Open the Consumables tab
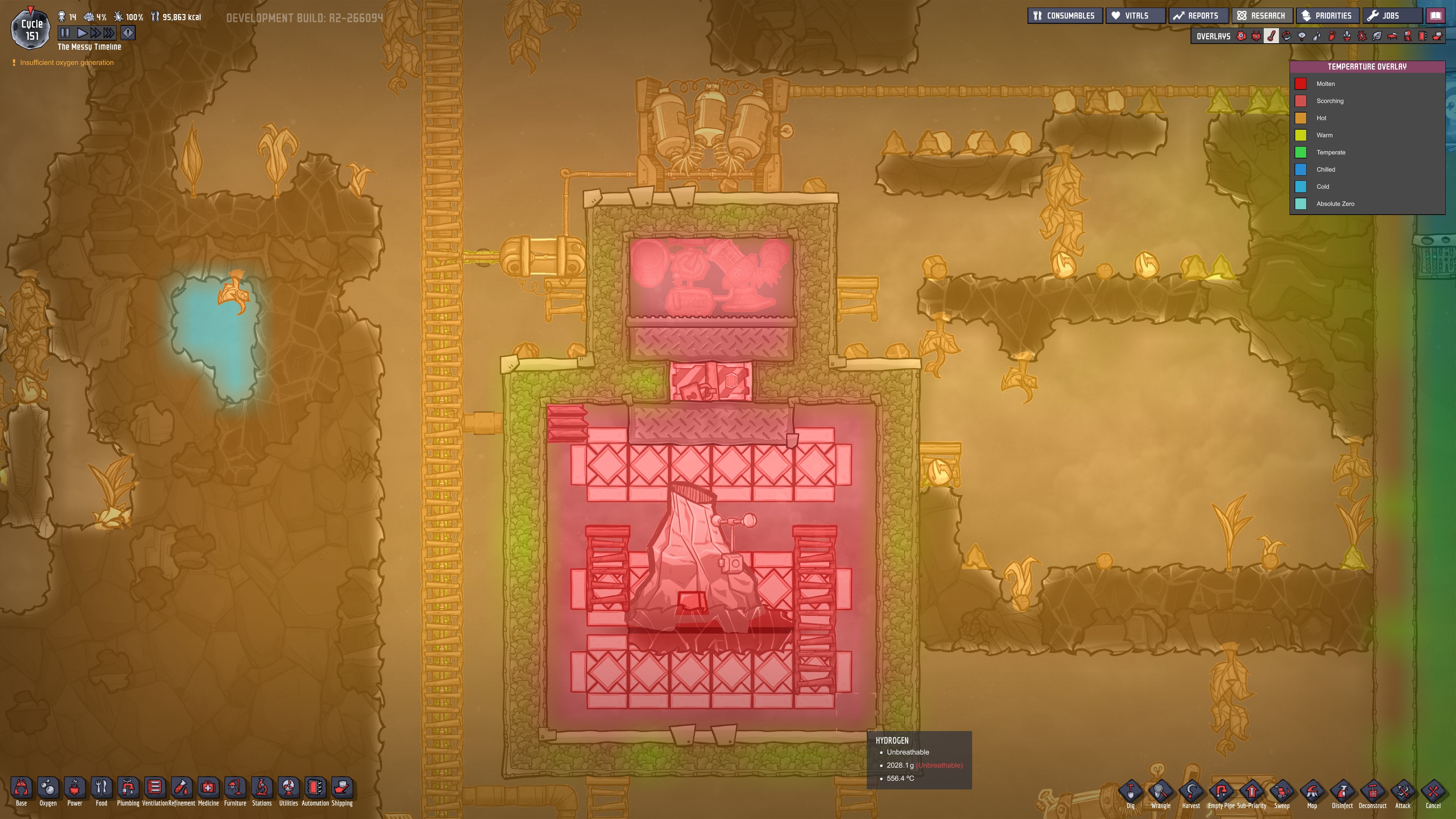1456x819 pixels. pyautogui.click(x=1065, y=15)
